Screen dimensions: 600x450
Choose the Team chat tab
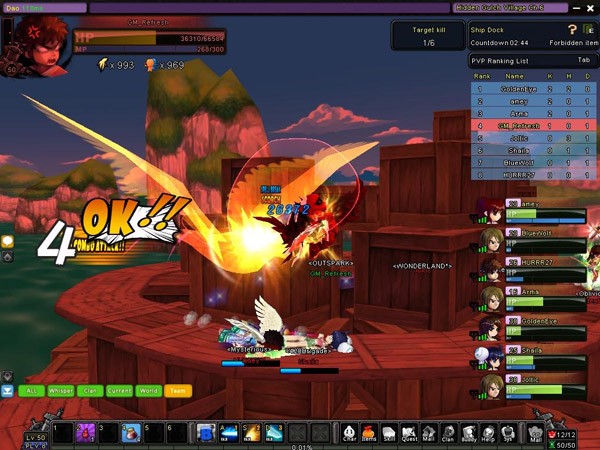[x=178, y=391]
